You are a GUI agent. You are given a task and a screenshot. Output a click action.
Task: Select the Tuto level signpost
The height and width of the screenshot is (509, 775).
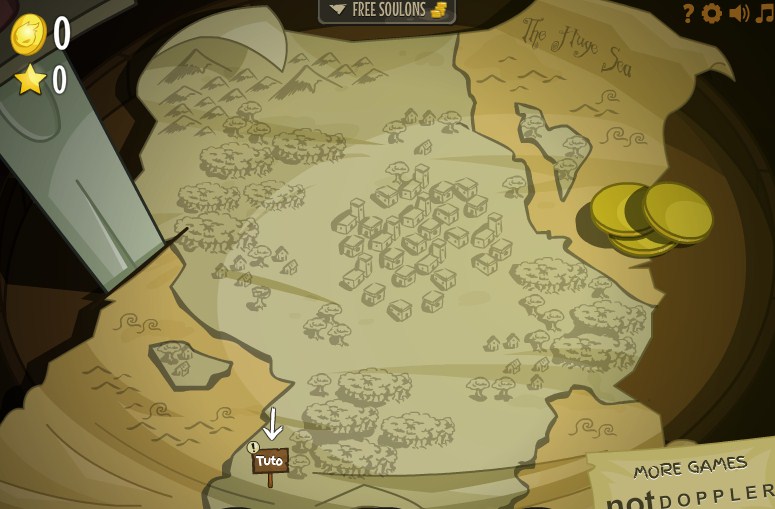pyautogui.click(x=269, y=462)
